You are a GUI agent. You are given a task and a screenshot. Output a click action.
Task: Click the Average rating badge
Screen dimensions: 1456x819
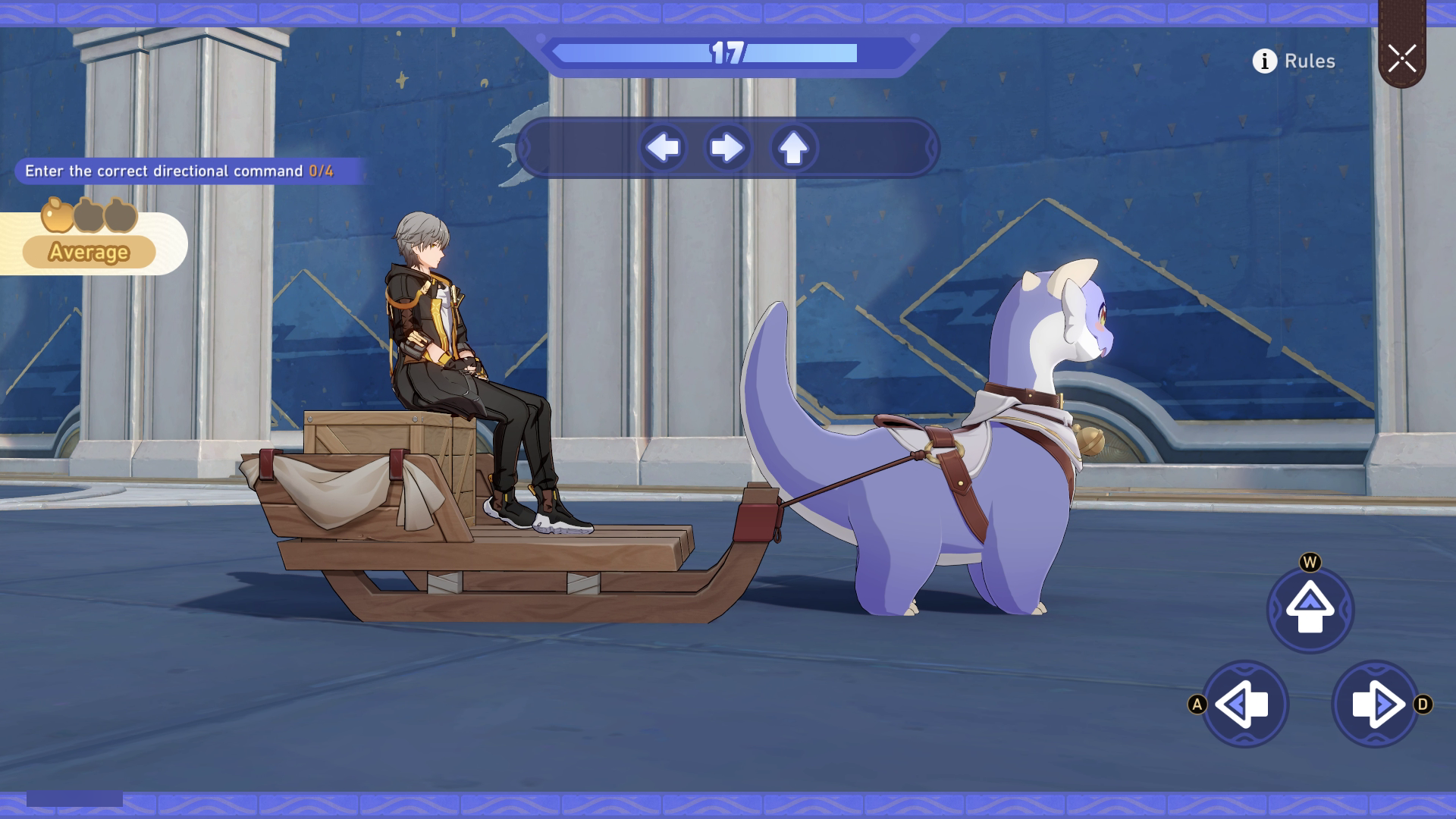(x=89, y=253)
